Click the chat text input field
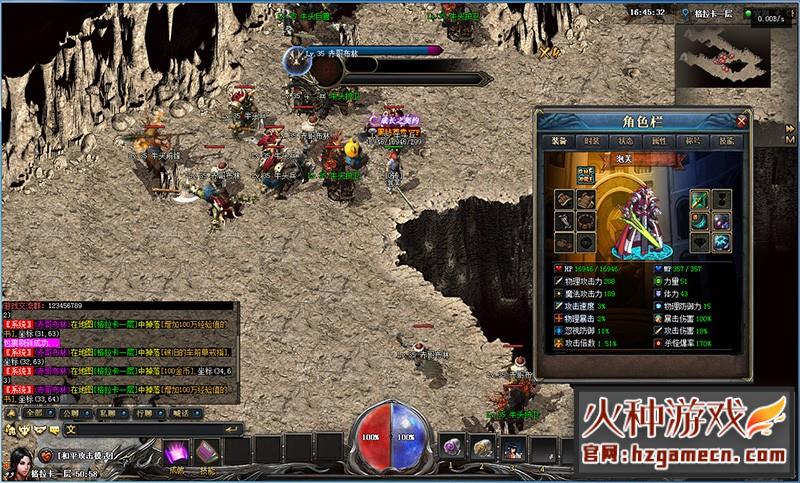Viewport: 800px width, 483px height. tap(140, 428)
